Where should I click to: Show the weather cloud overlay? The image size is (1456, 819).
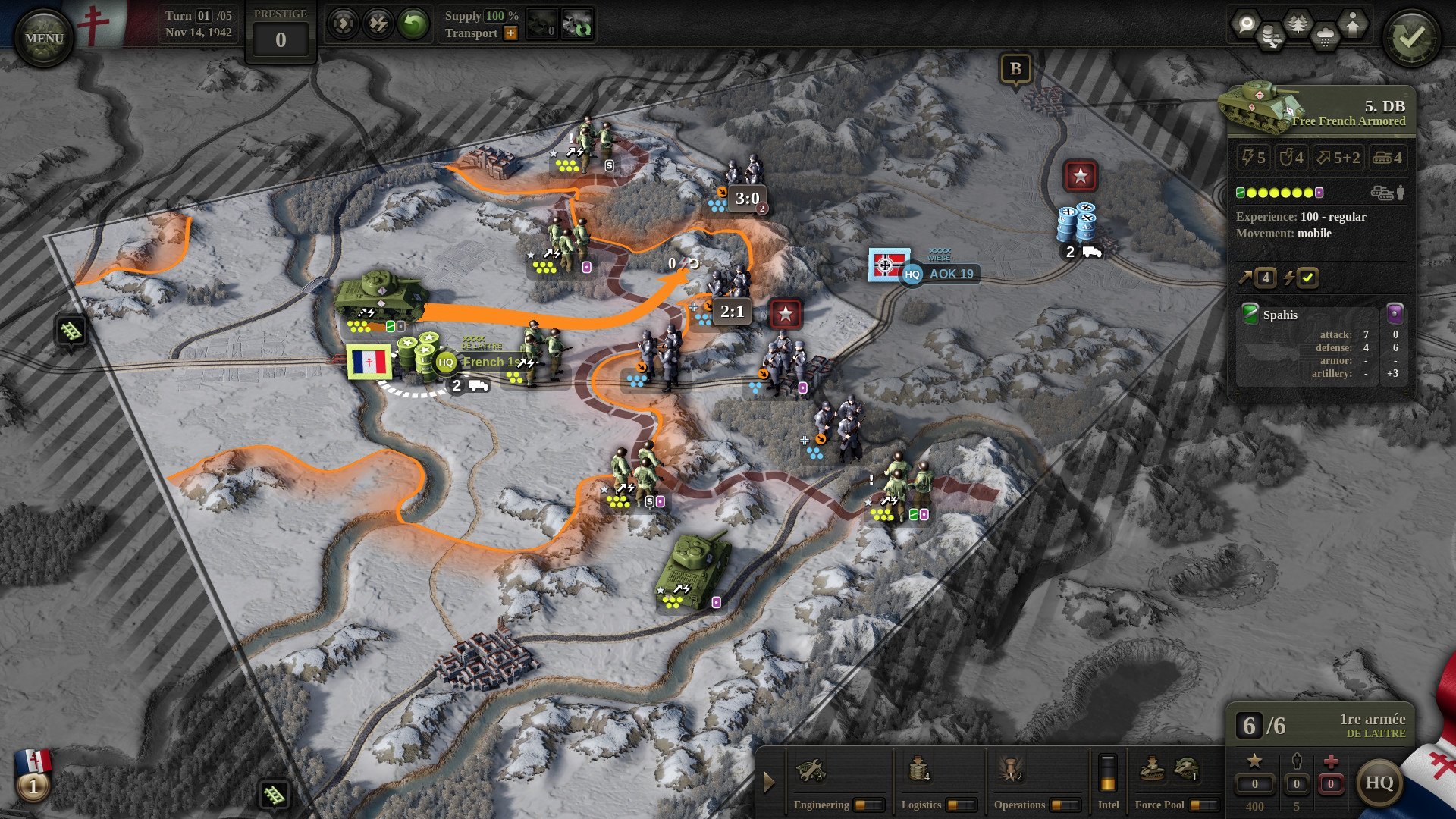[x=1325, y=38]
